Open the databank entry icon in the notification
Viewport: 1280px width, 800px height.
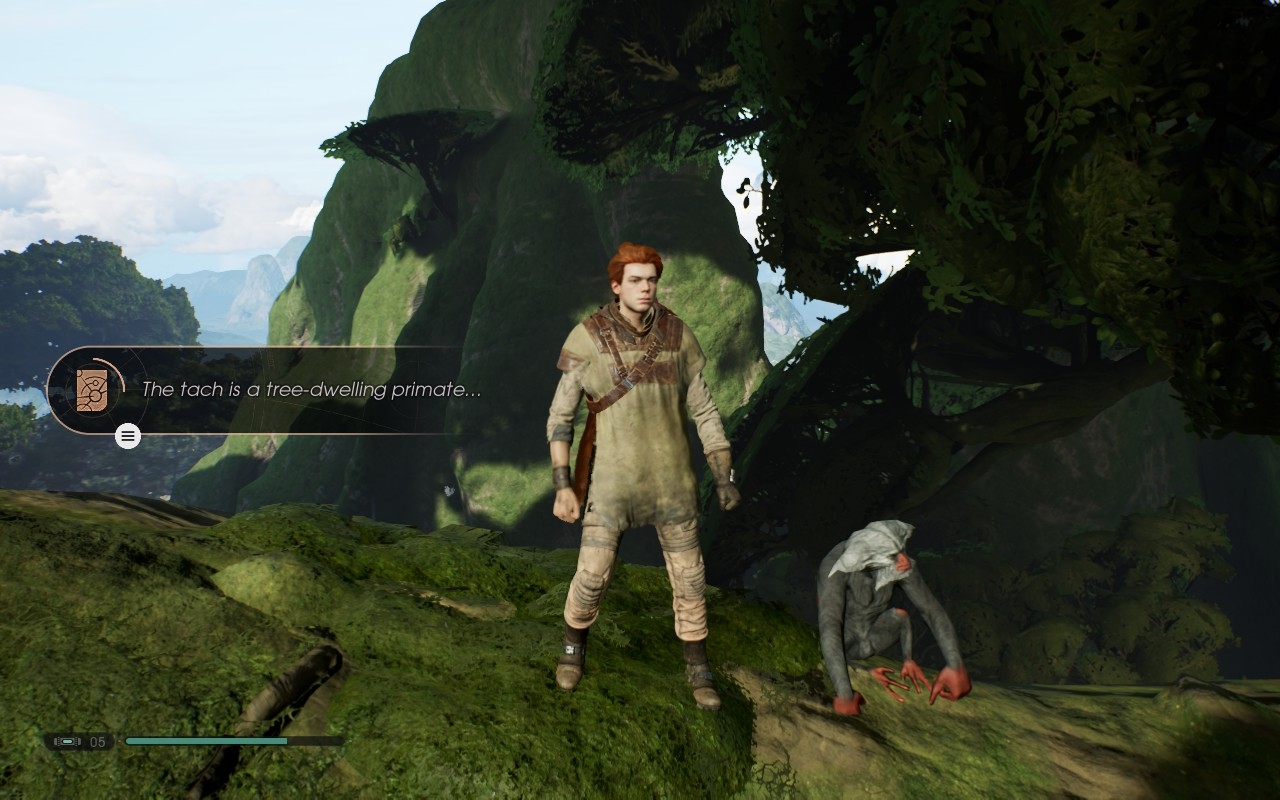coord(92,390)
